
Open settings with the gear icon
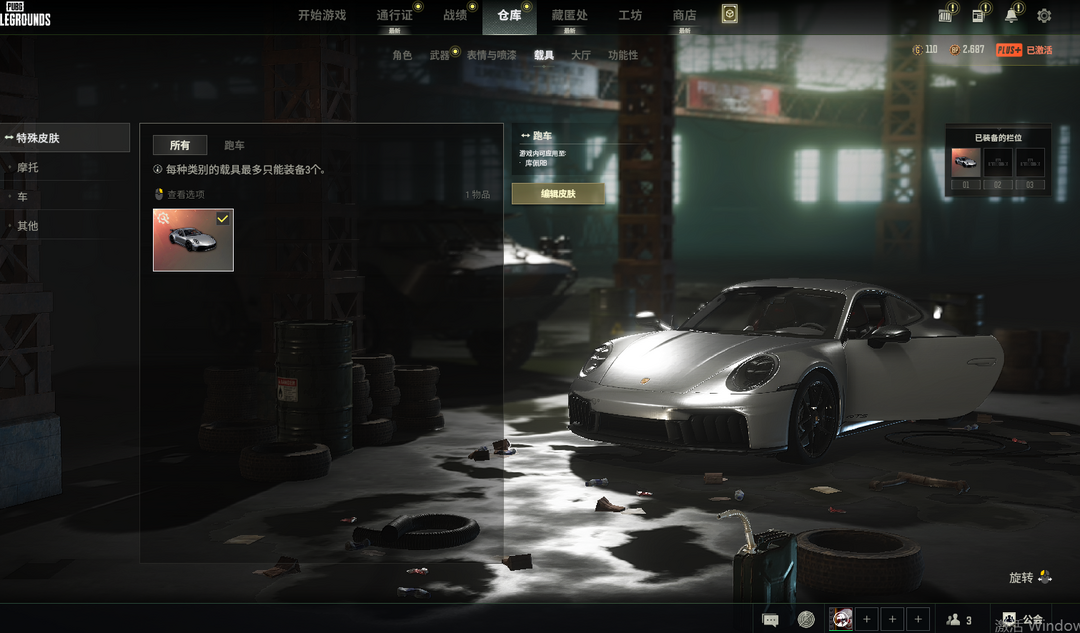tap(1044, 16)
